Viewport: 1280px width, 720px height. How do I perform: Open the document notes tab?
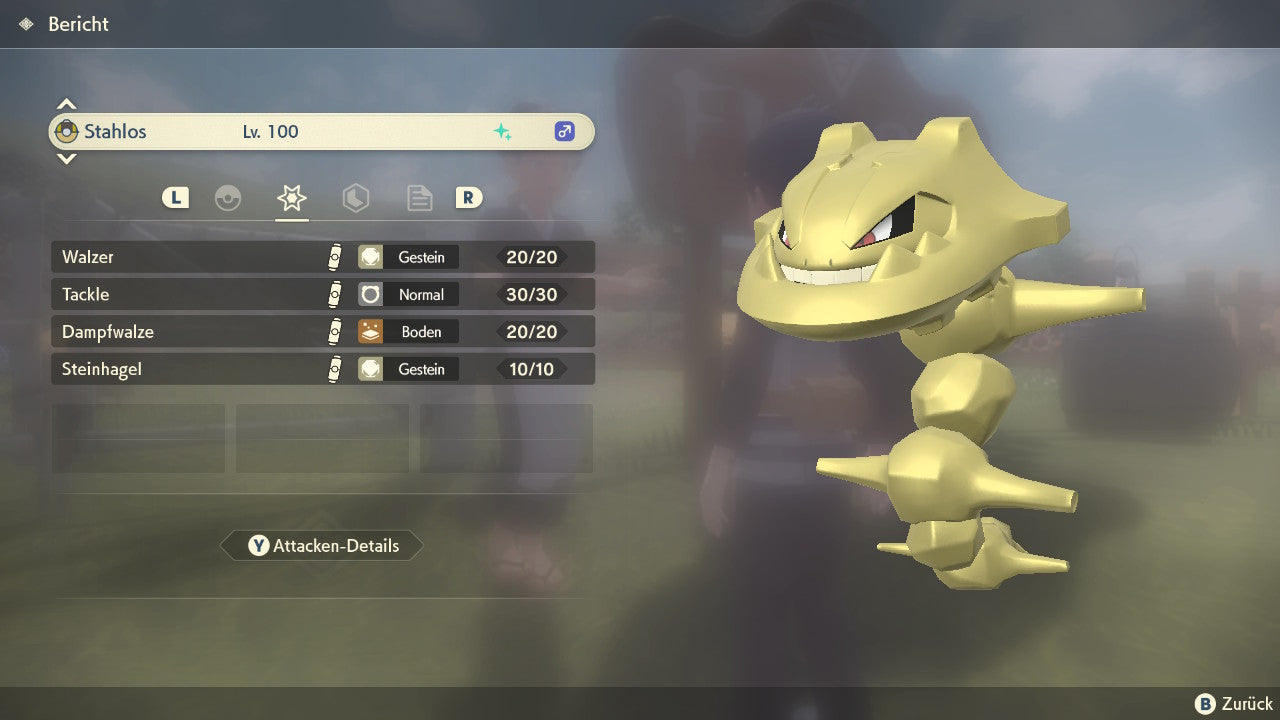click(419, 198)
